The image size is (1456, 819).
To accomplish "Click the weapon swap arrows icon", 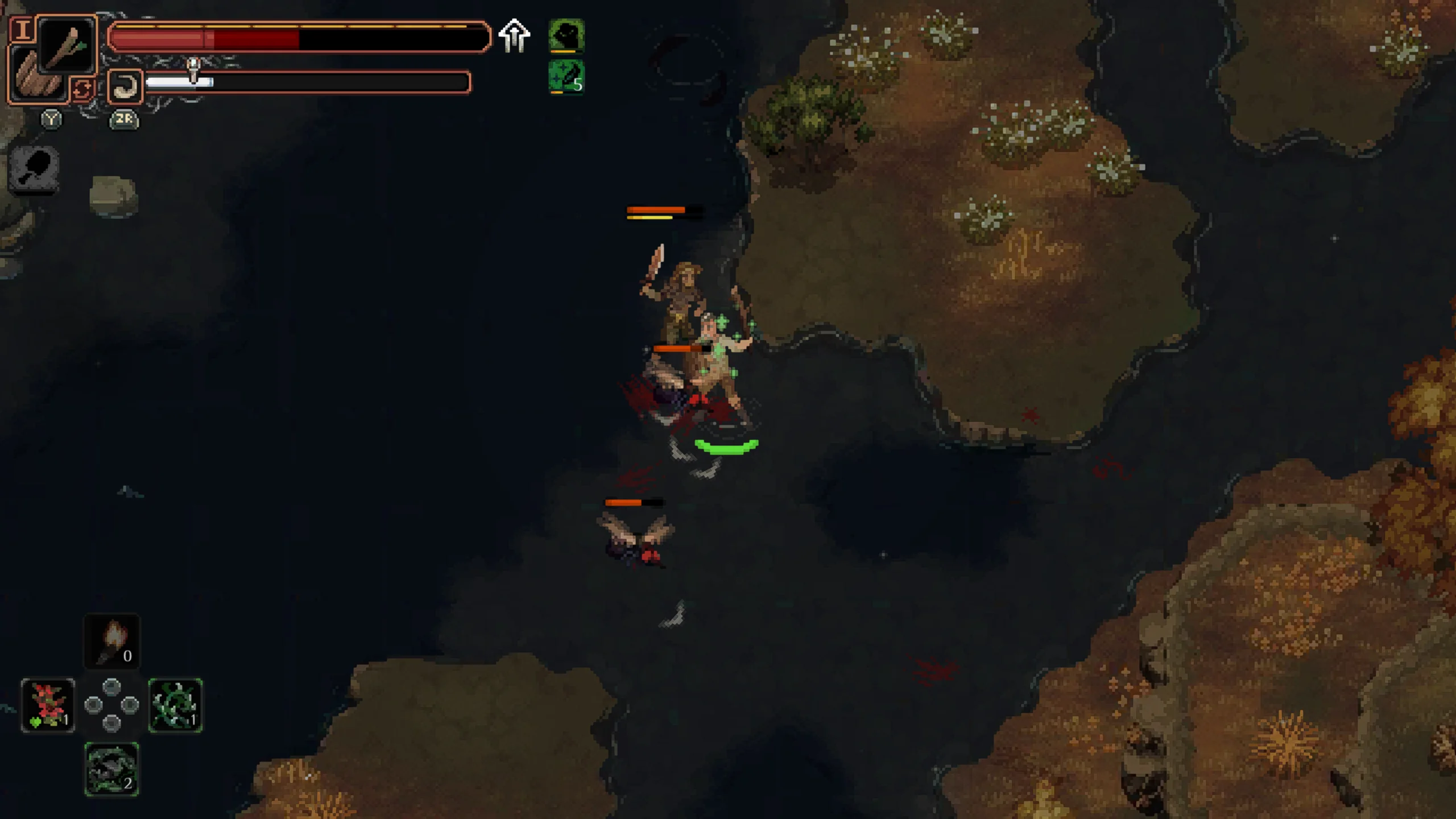I will 82,90.
